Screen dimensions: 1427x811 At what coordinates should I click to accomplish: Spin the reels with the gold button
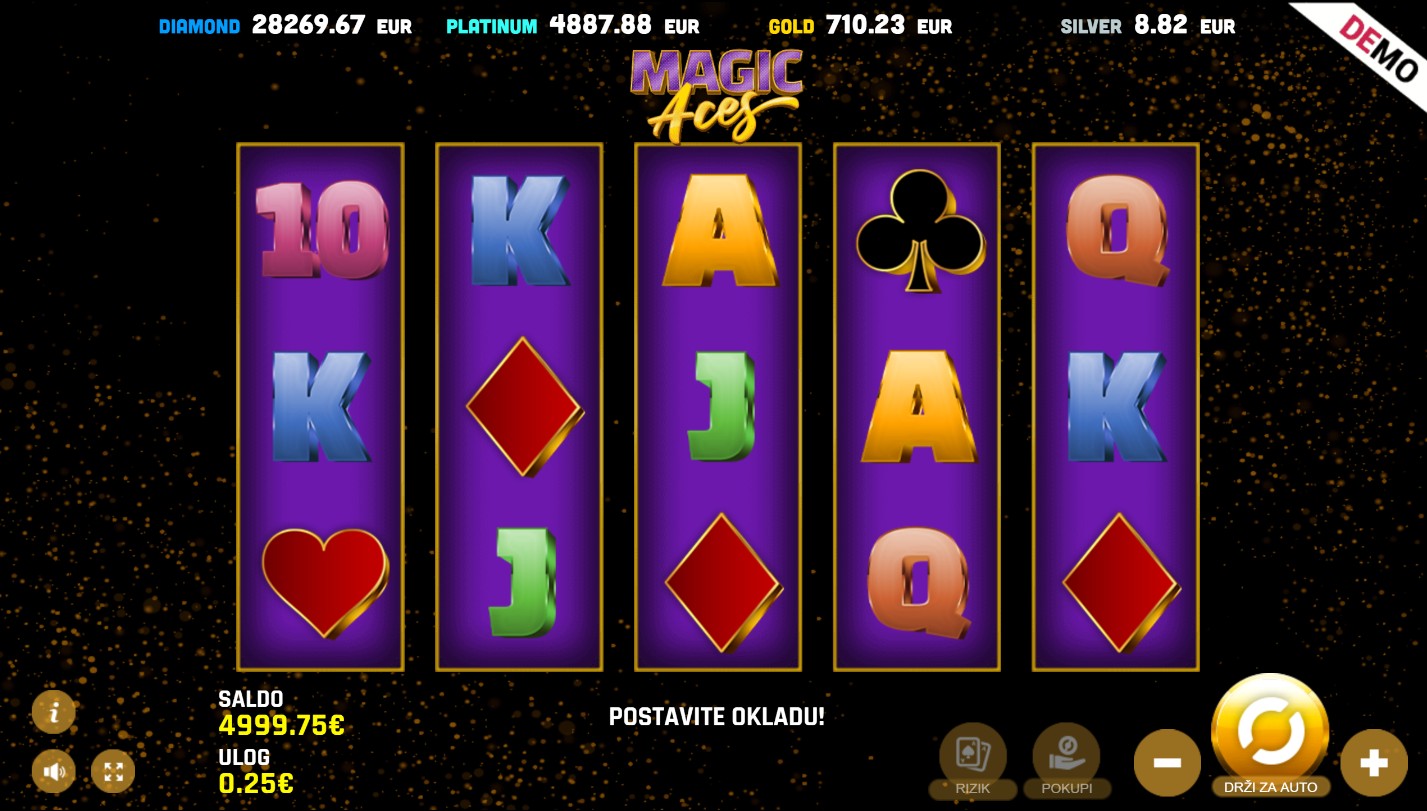(1269, 731)
